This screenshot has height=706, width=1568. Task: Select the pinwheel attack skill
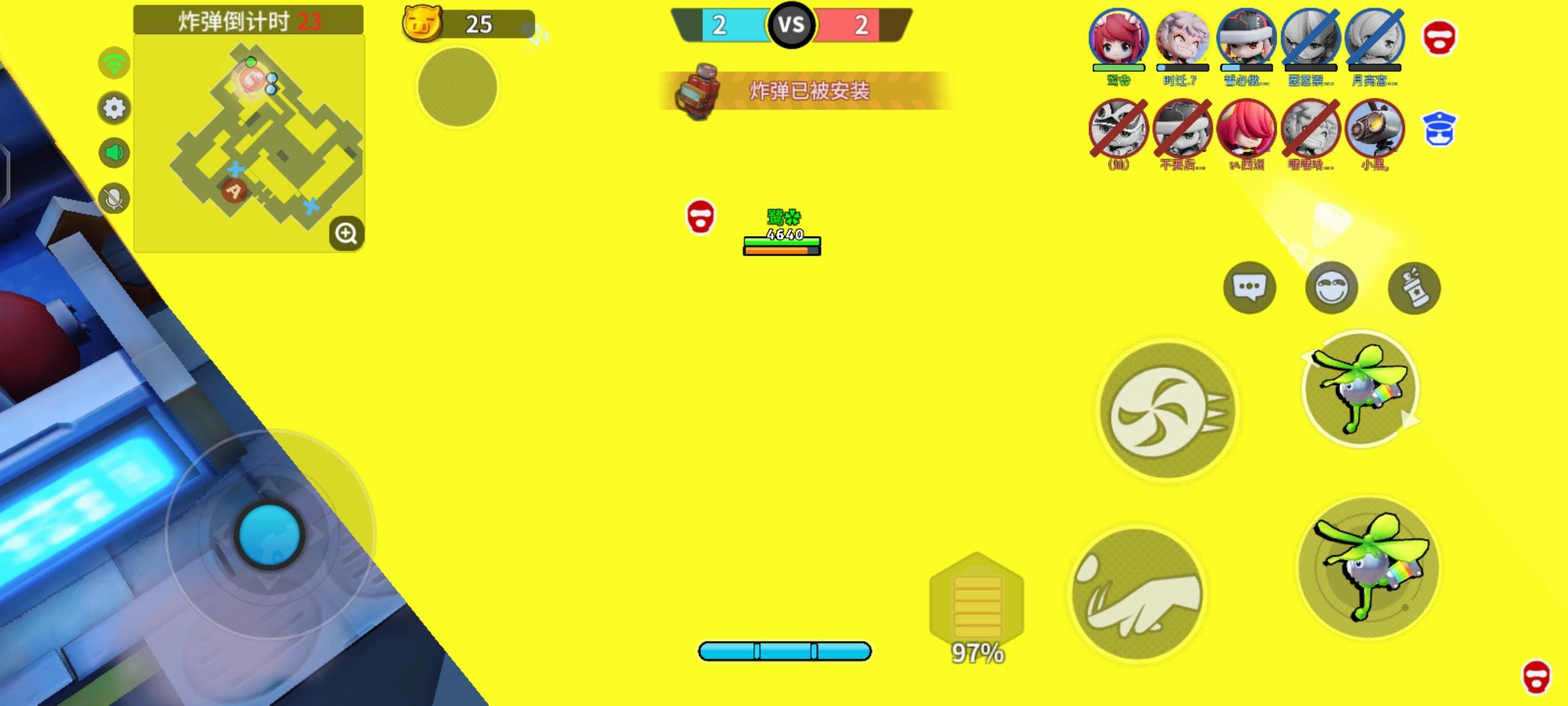click(x=1166, y=411)
